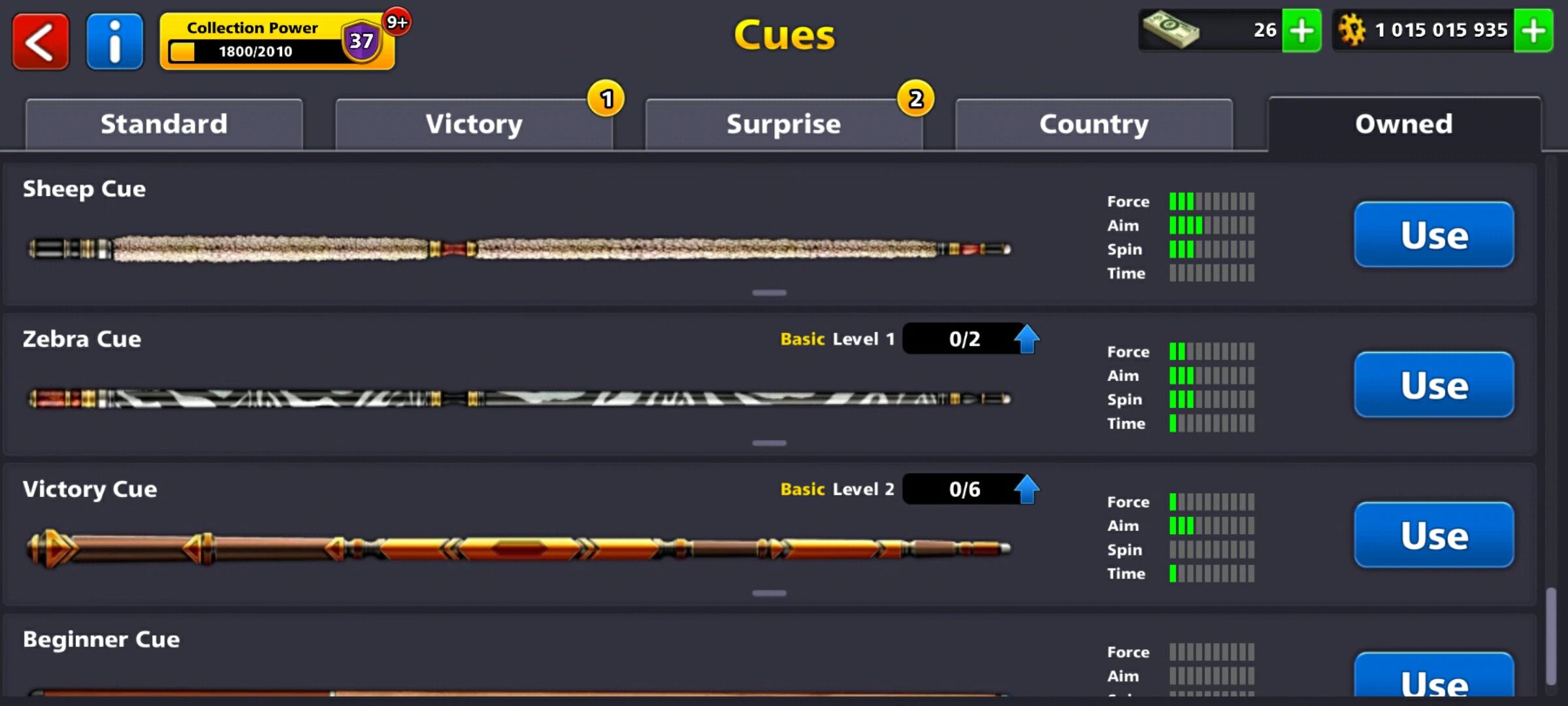Expand the Victory Cue details handle
Viewport: 1568px width, 706px height.
(x=770, y=593)
